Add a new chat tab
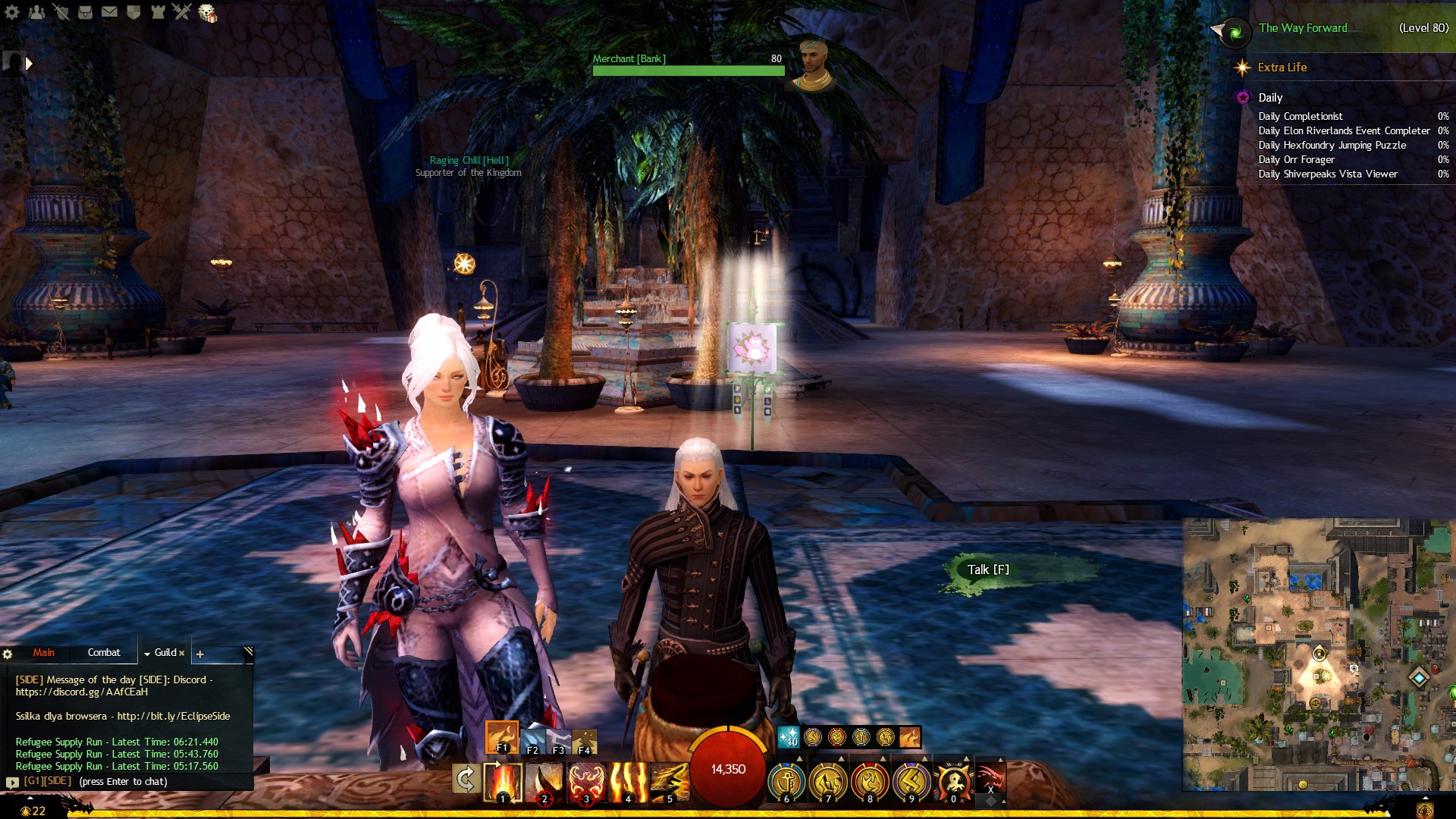 point(200,654)
